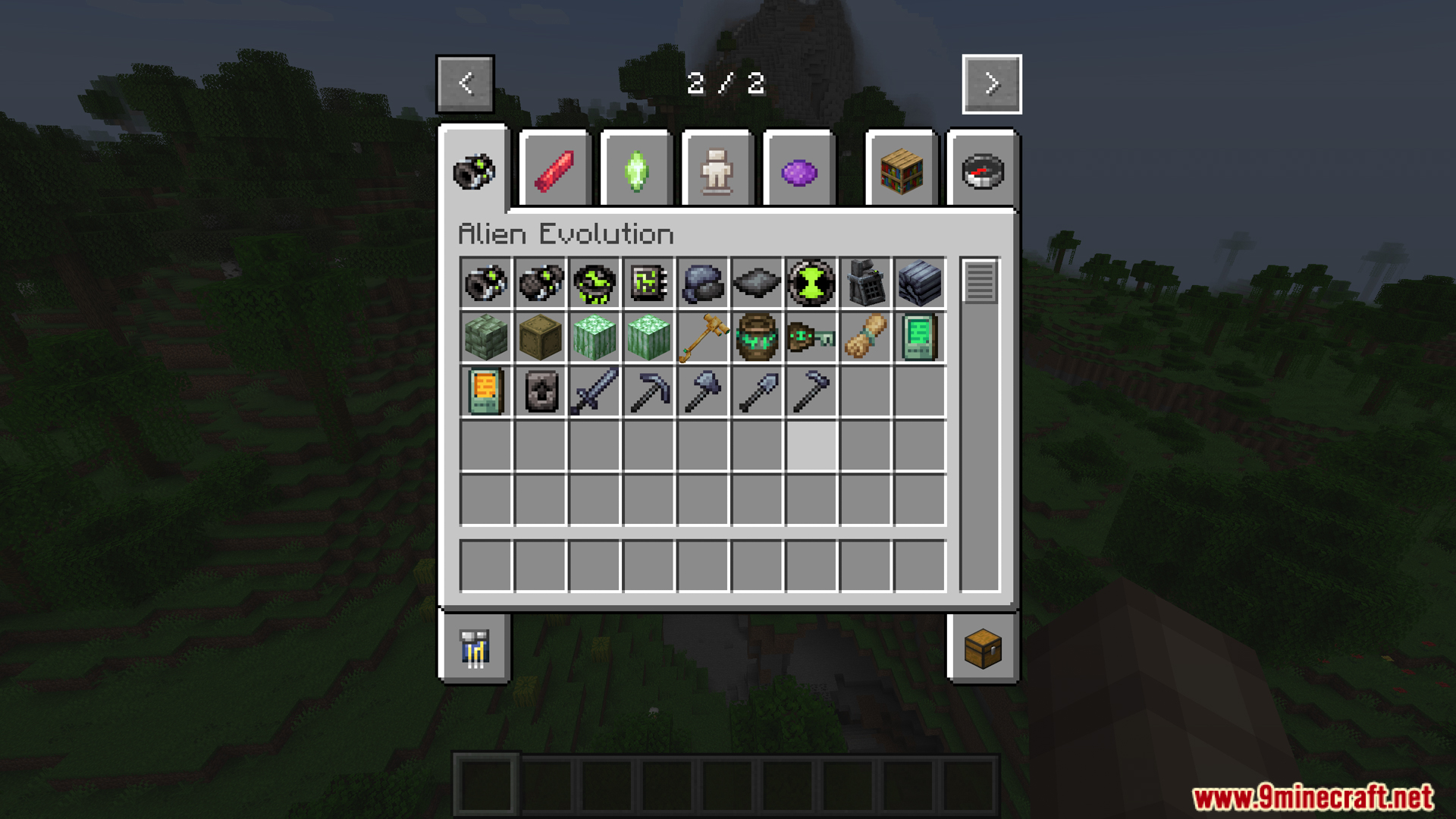Select the dark alloy sword
Screen dimensions: 1456x819
pos(594,391)
